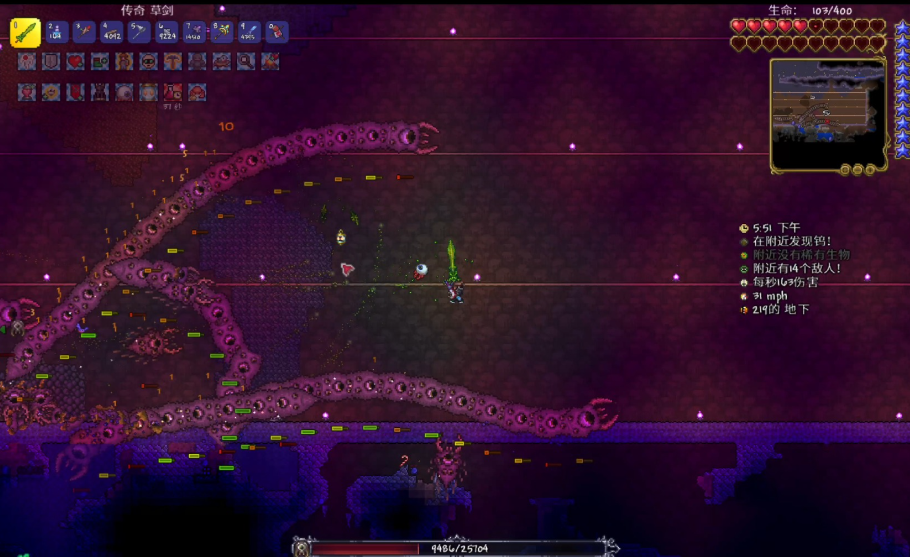Viewport: 910px width, 557px height.
Task: Click the magnifying glass buff icon
Action: [x=246, y=62]
